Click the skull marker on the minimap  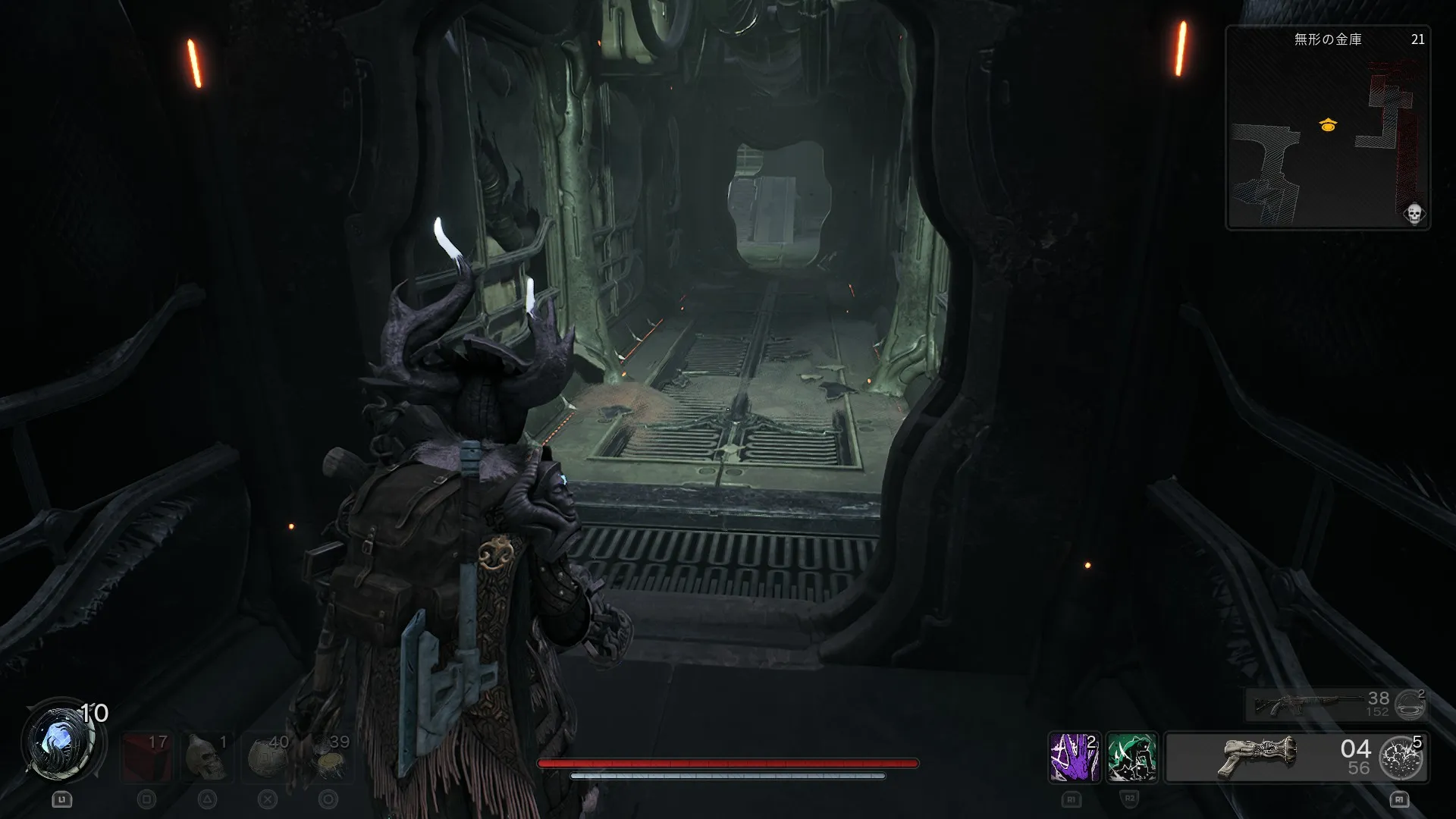tap(1414, 214)
